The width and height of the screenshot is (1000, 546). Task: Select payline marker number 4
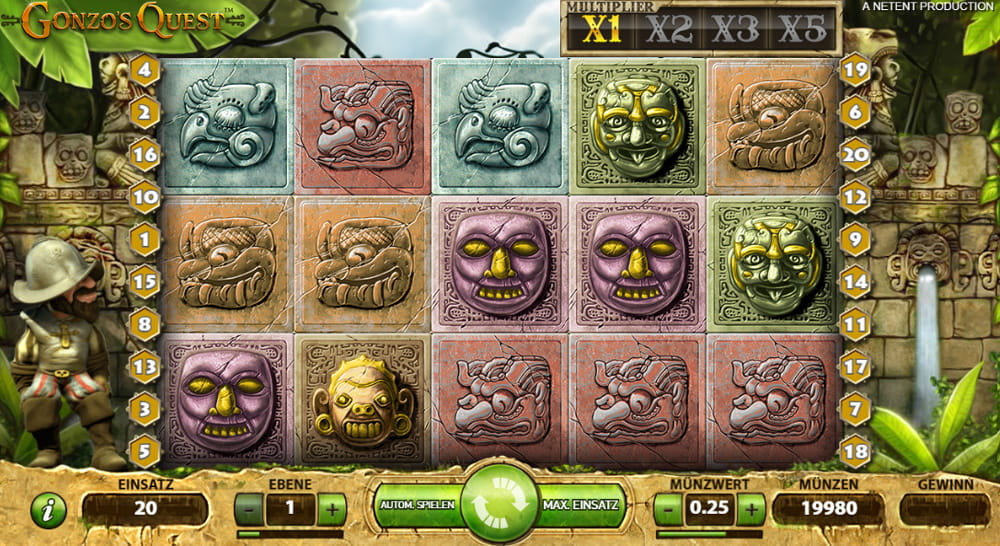(x=145, y=70)
